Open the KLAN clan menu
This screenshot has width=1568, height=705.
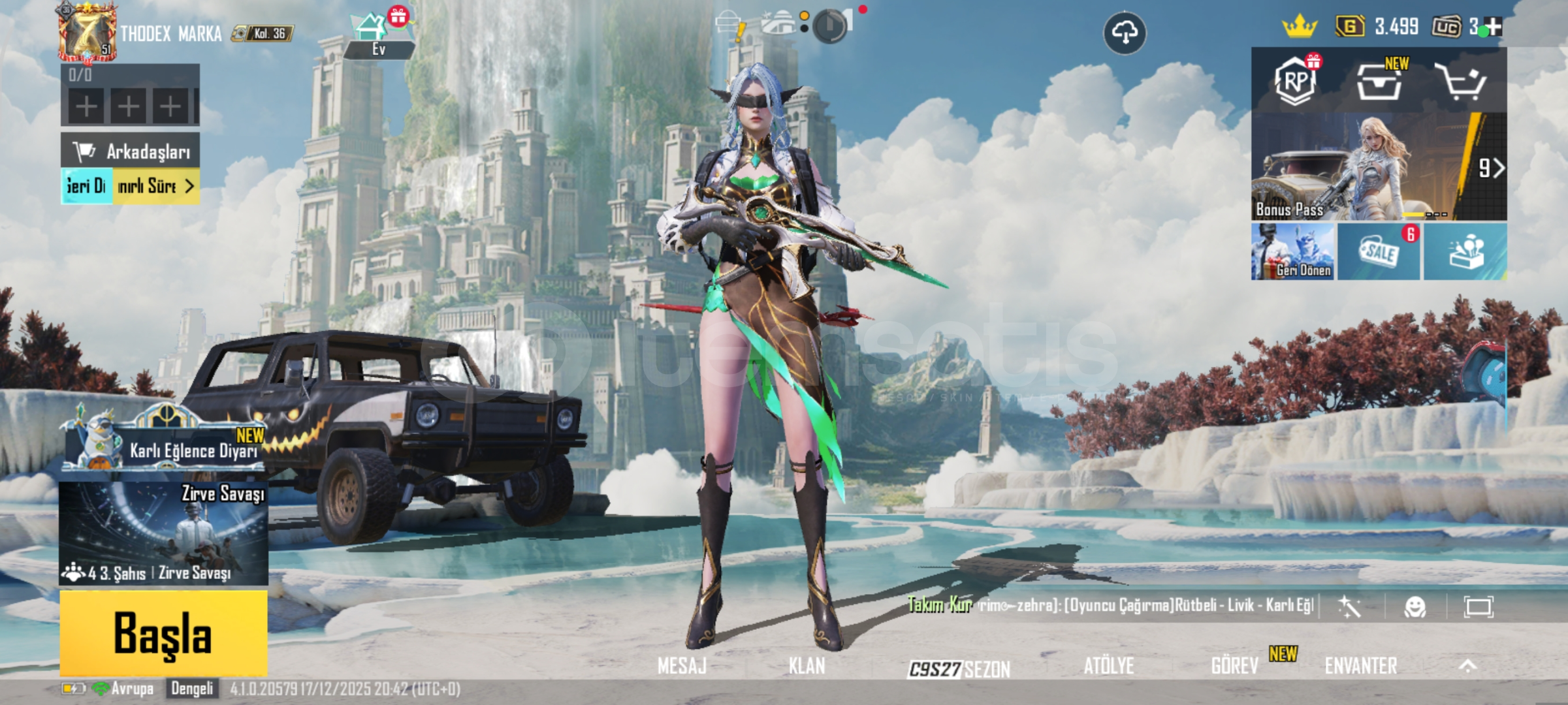807,666
